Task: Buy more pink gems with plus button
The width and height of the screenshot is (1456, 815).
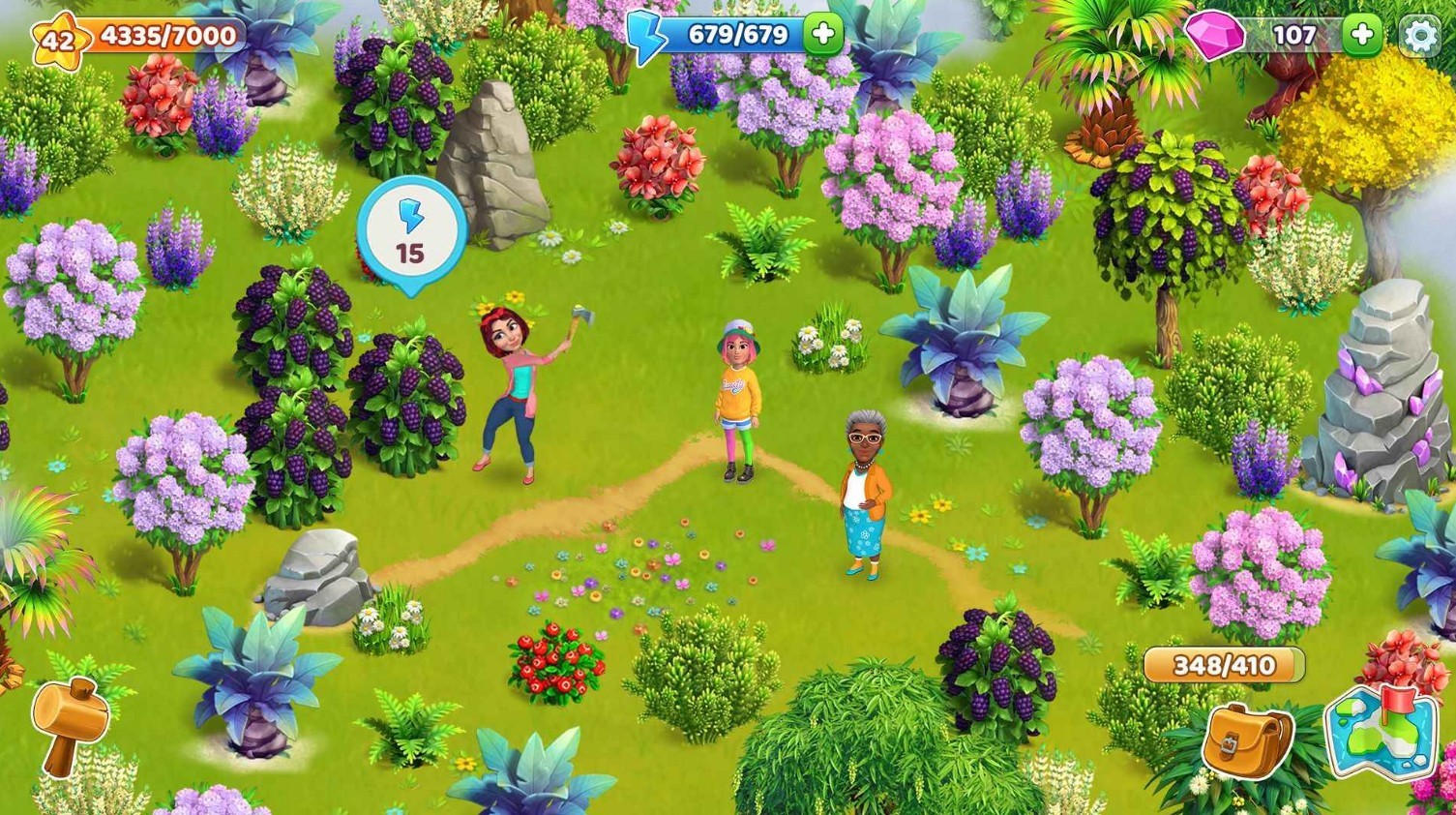Action: click(1362, 36)
